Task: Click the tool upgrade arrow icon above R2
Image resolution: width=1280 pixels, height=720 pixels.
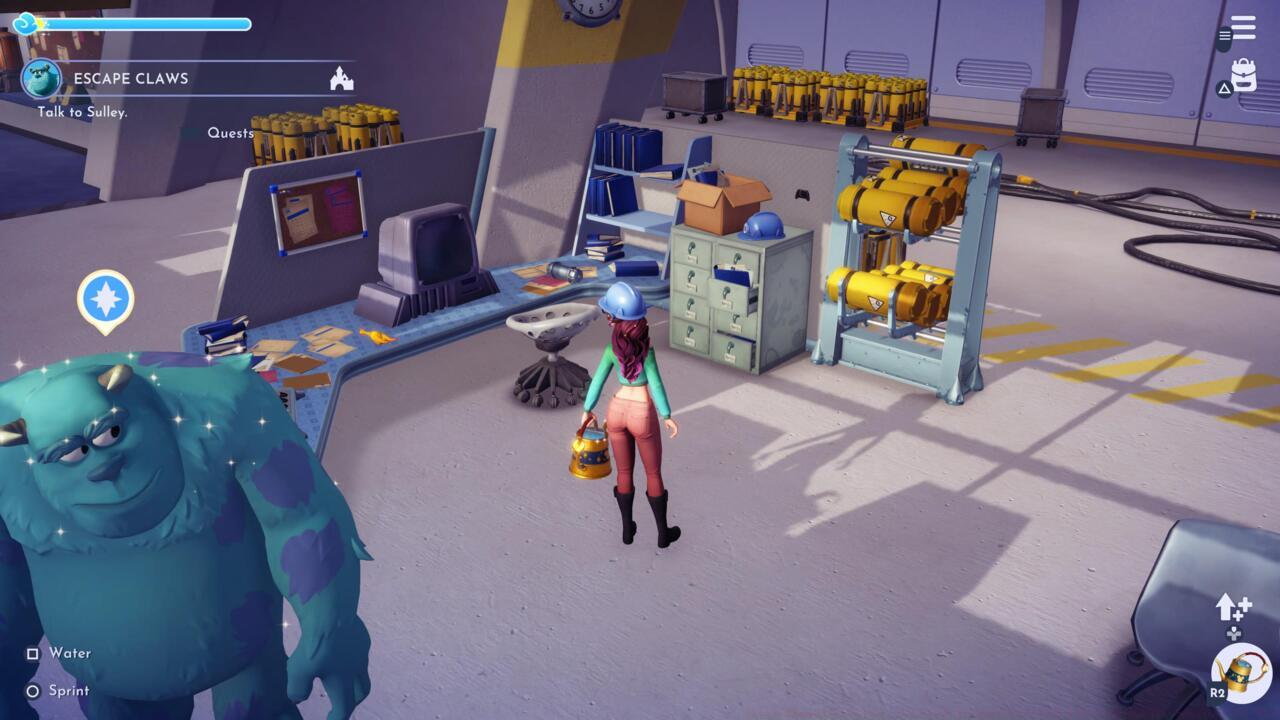Action: [1227, 606]
